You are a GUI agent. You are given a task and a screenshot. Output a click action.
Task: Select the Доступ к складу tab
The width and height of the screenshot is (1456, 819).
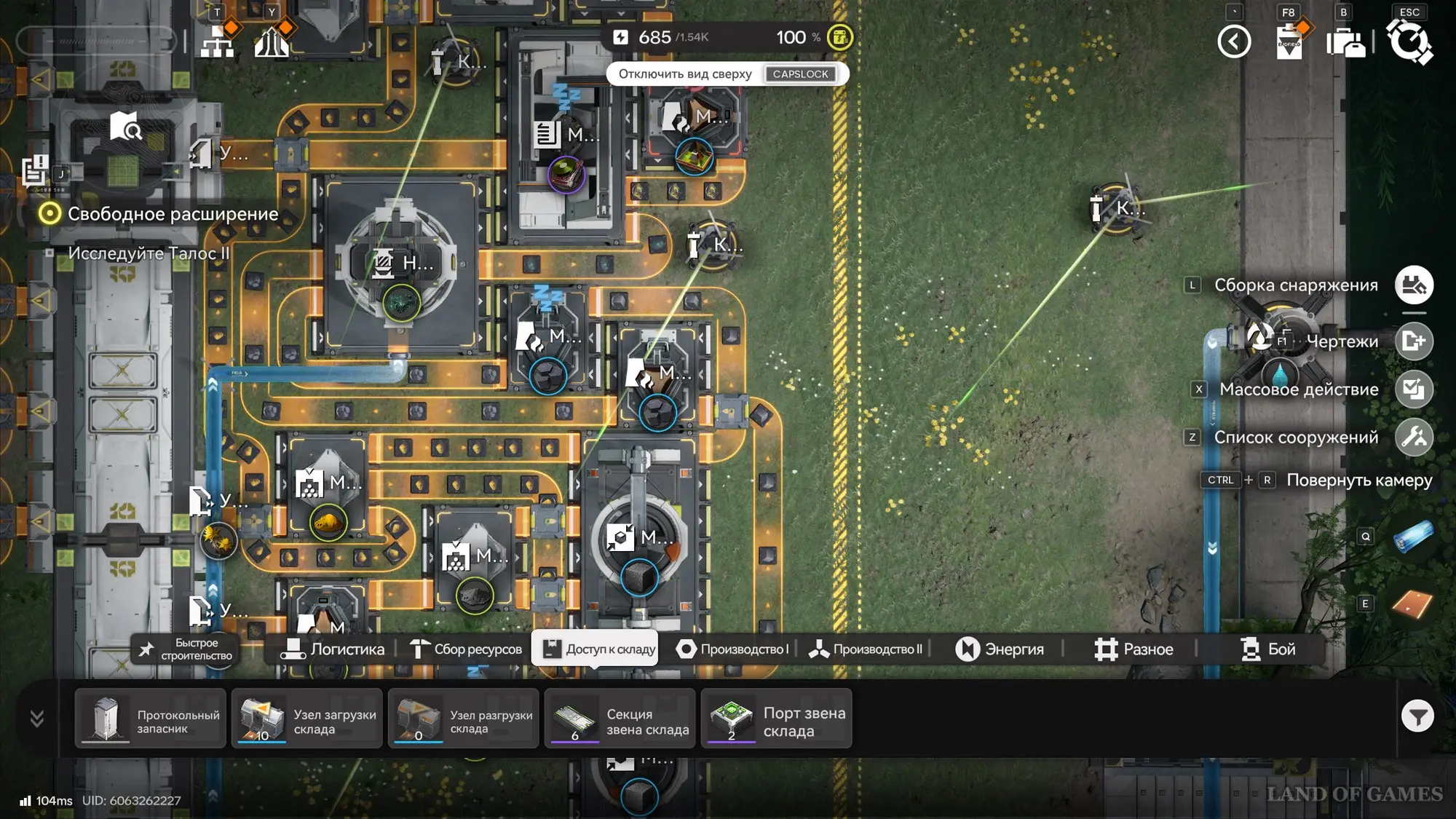(x=596, y=649)
